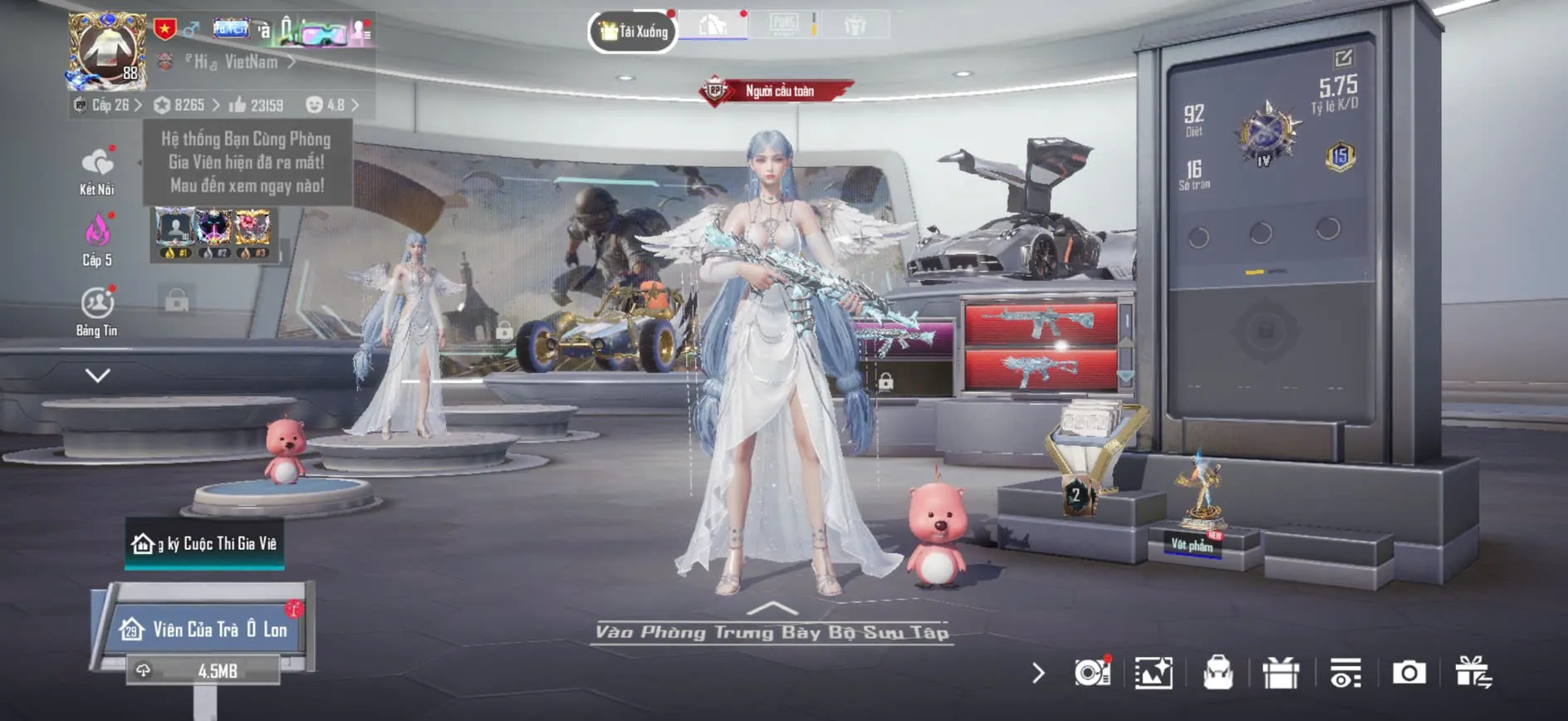
Task: Expand the left sidebar down arrow
Action: coord(97,375)
